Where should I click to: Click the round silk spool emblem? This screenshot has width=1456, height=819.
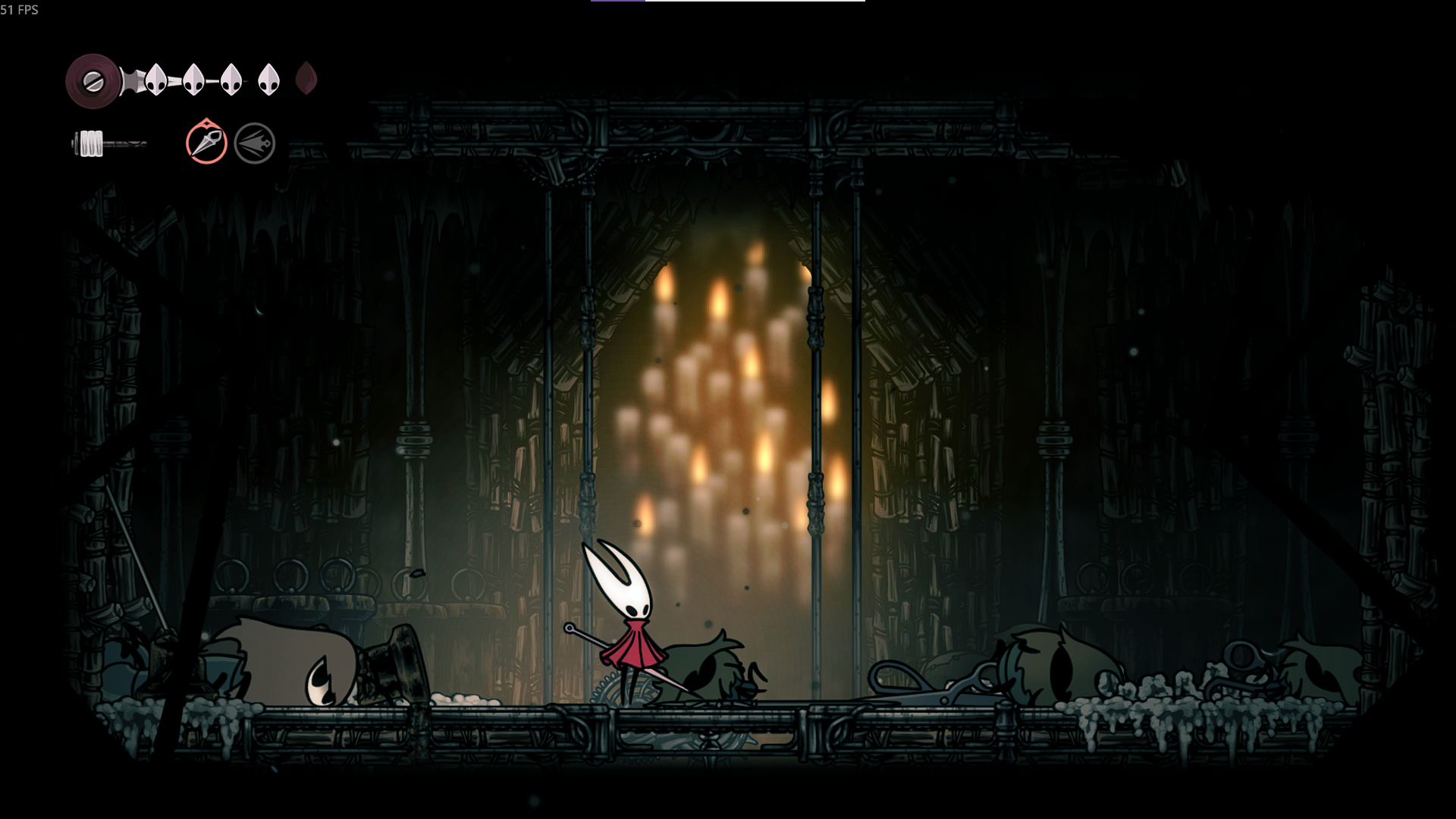point(93,81)
